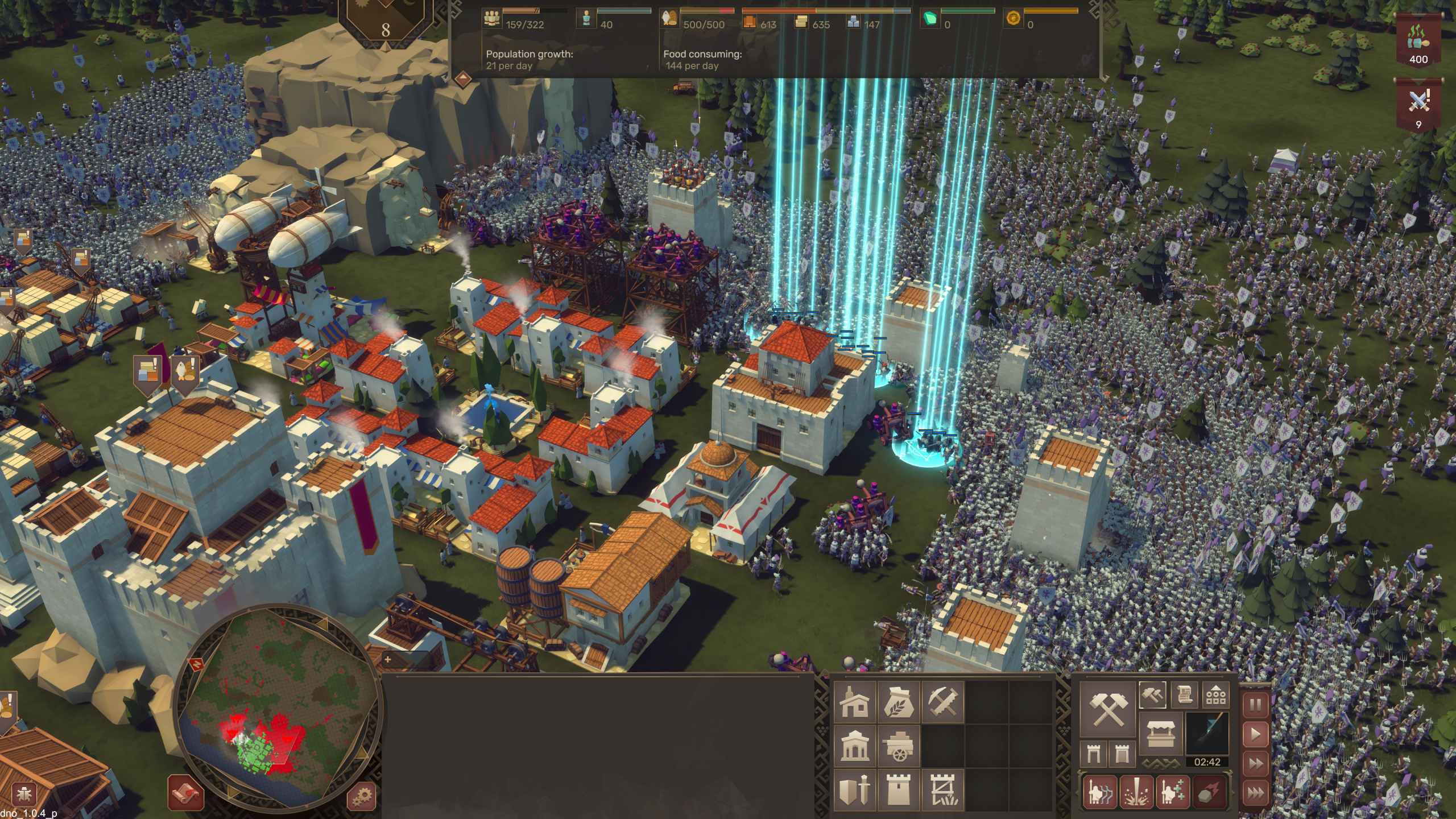Screen dimensions: 1456x819
Task: Activate the soldier healing plus ability
Action: click(x=1172, y=792)
